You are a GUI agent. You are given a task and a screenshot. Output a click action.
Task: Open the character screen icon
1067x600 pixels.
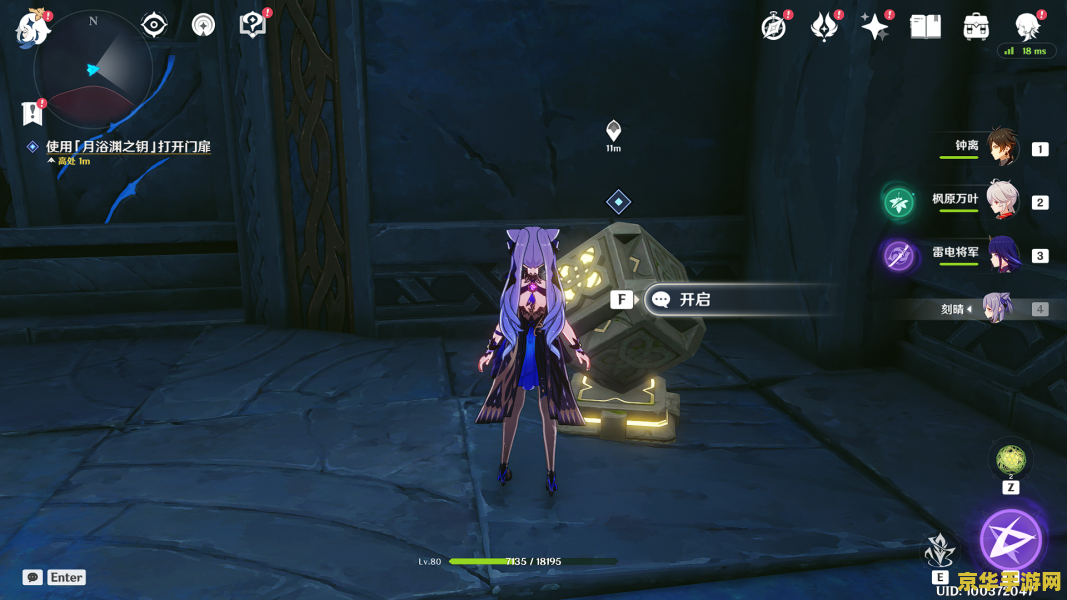[1027, 26]
